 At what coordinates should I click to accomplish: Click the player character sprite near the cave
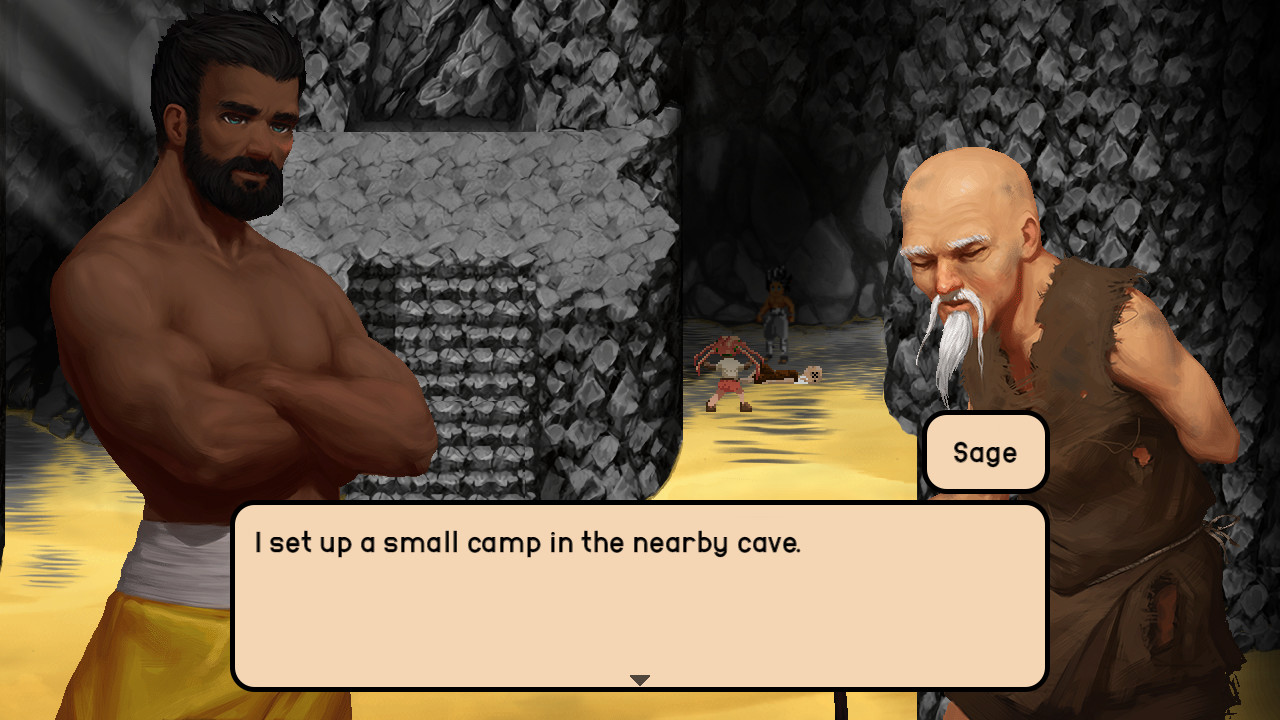[x=775, y=310]
